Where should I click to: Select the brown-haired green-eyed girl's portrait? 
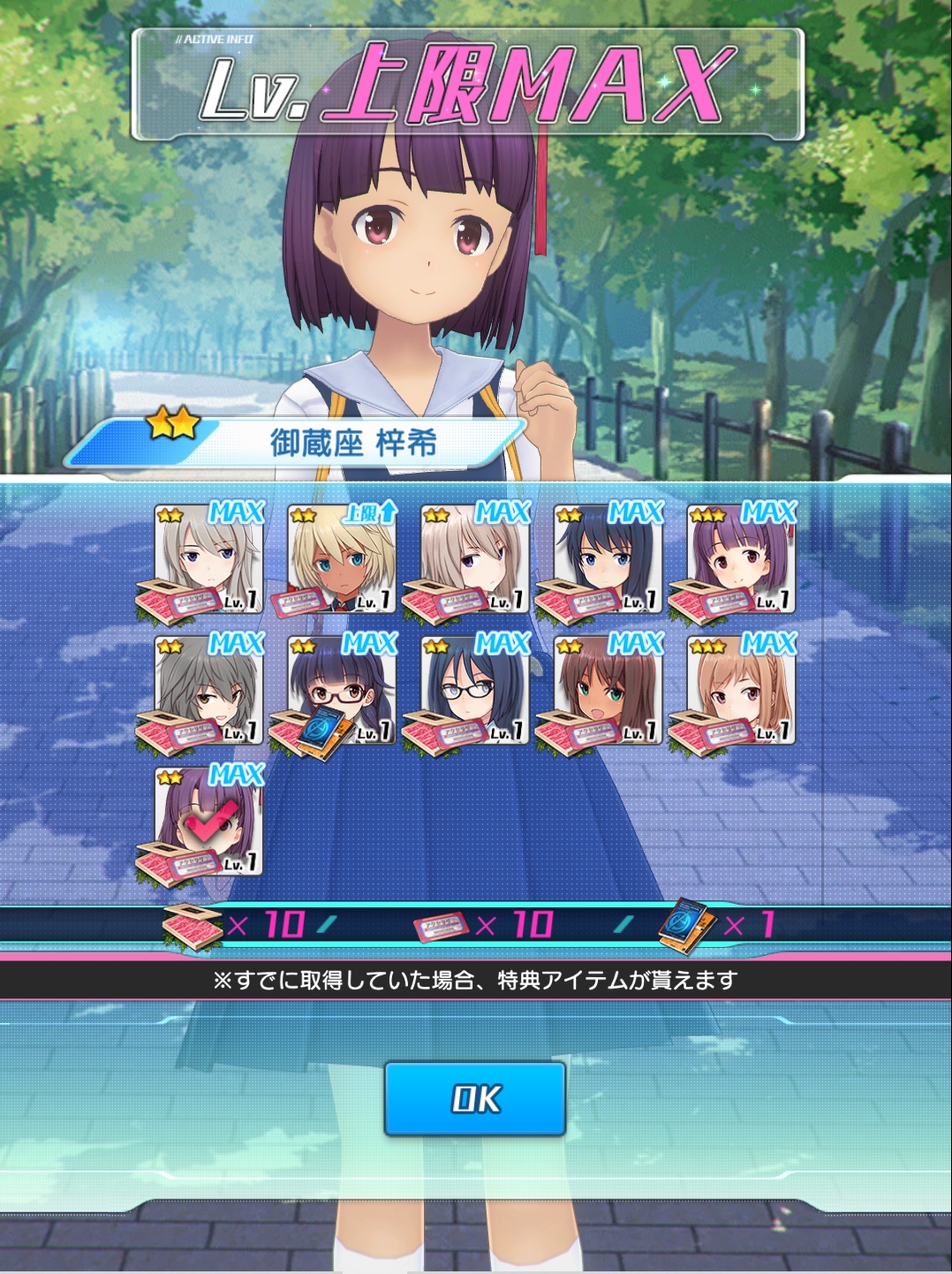[x=608, y=690]
